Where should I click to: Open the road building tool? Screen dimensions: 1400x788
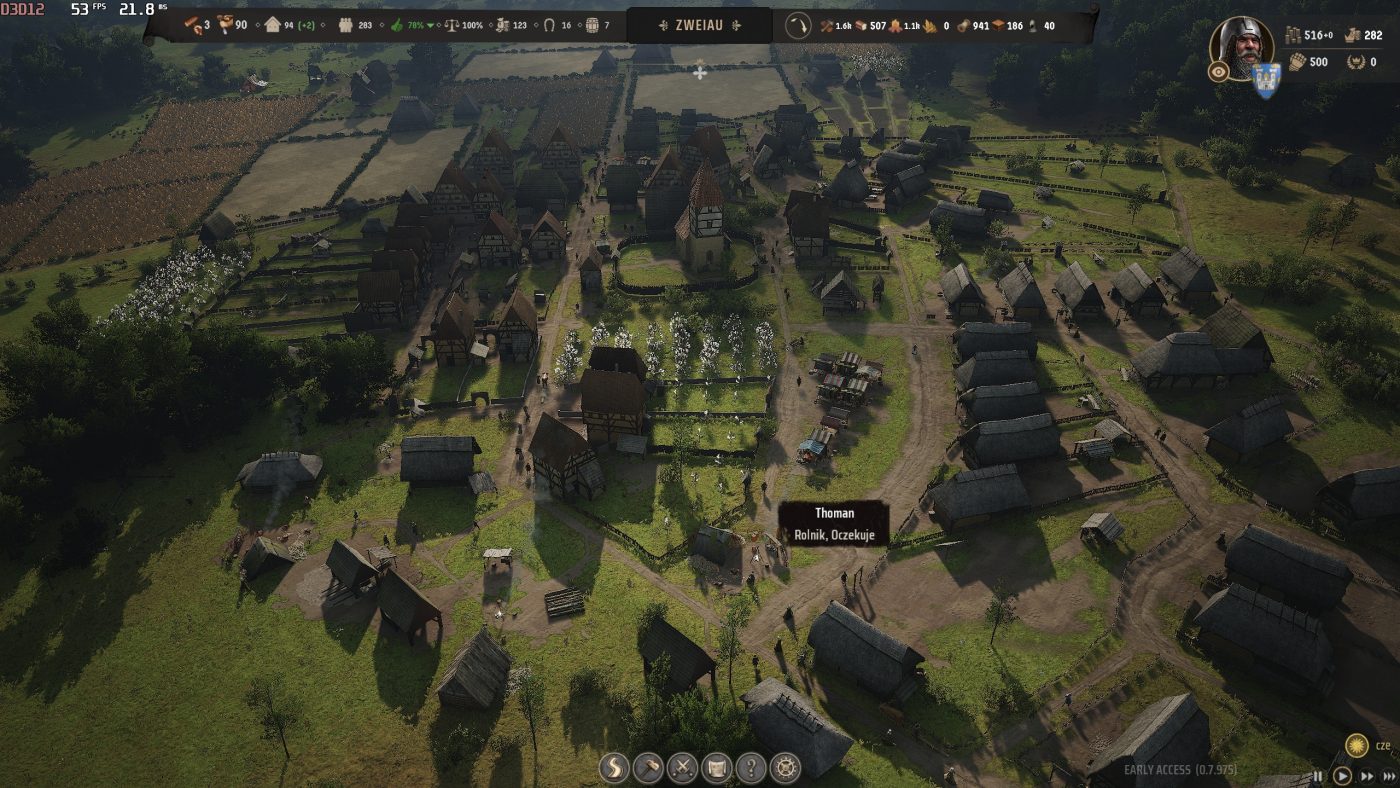point(615,768)
